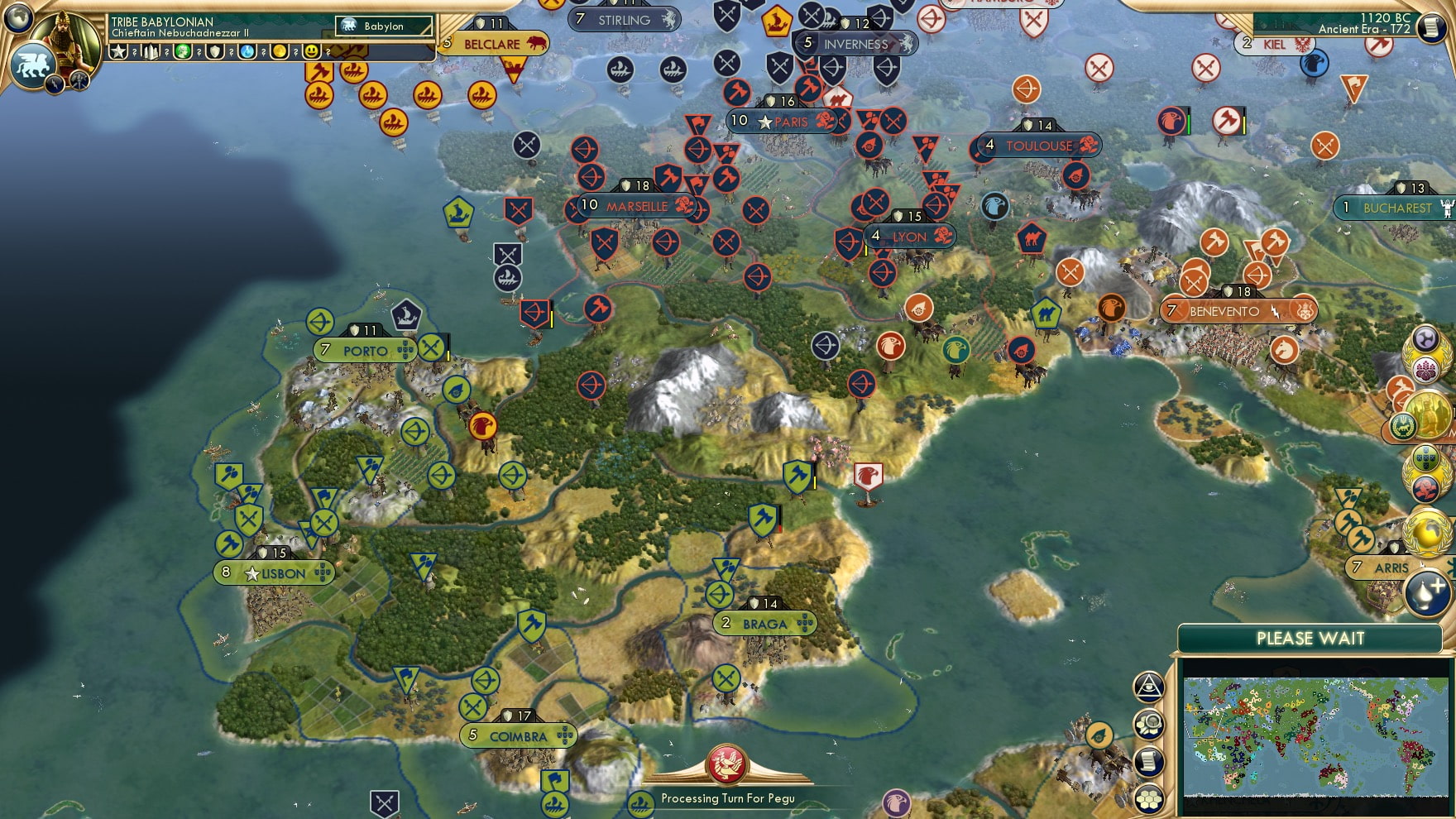Click the winged lion Babylon emblem
This screenshot has width=1456, height=819.
(x=32, y=63)
